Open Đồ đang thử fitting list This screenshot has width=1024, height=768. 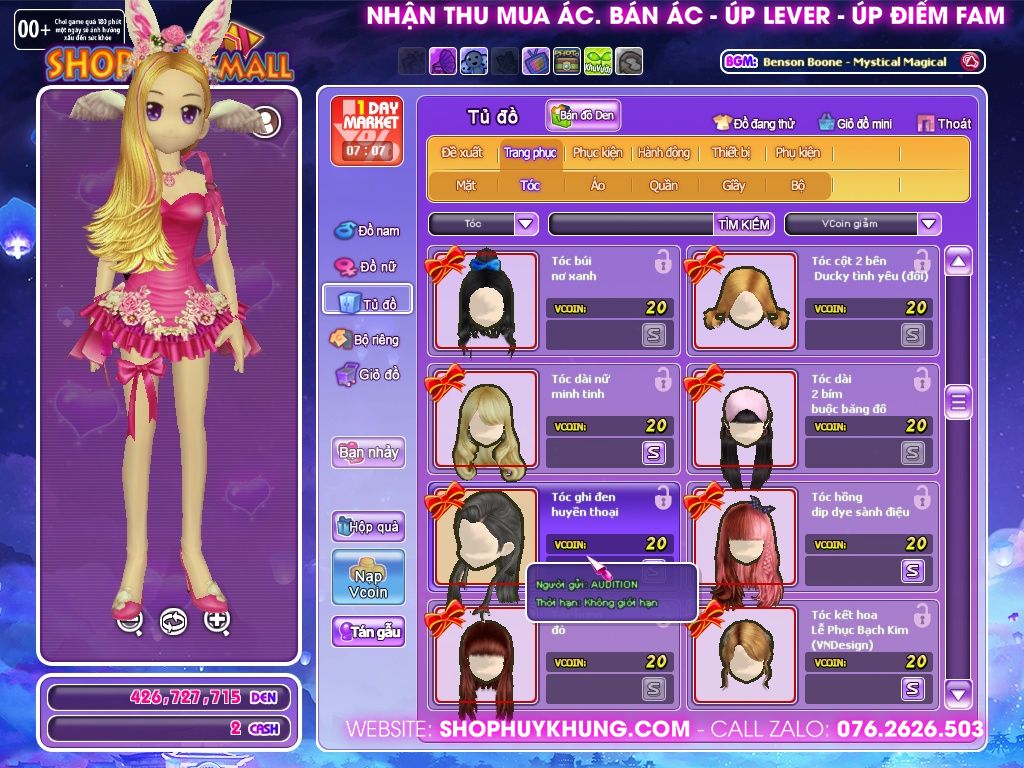pos(754,124)
